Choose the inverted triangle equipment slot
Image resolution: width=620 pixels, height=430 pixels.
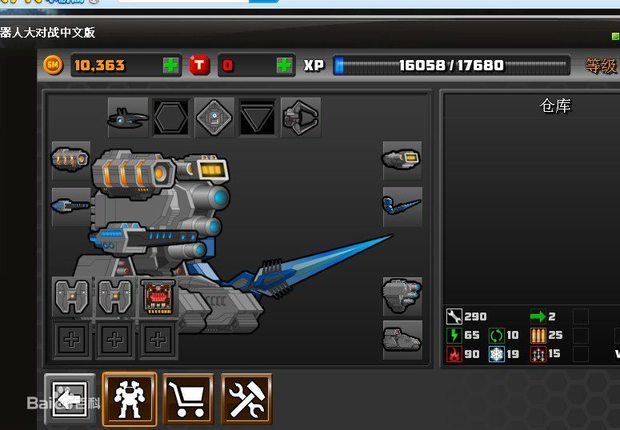[x=258, y=118]
